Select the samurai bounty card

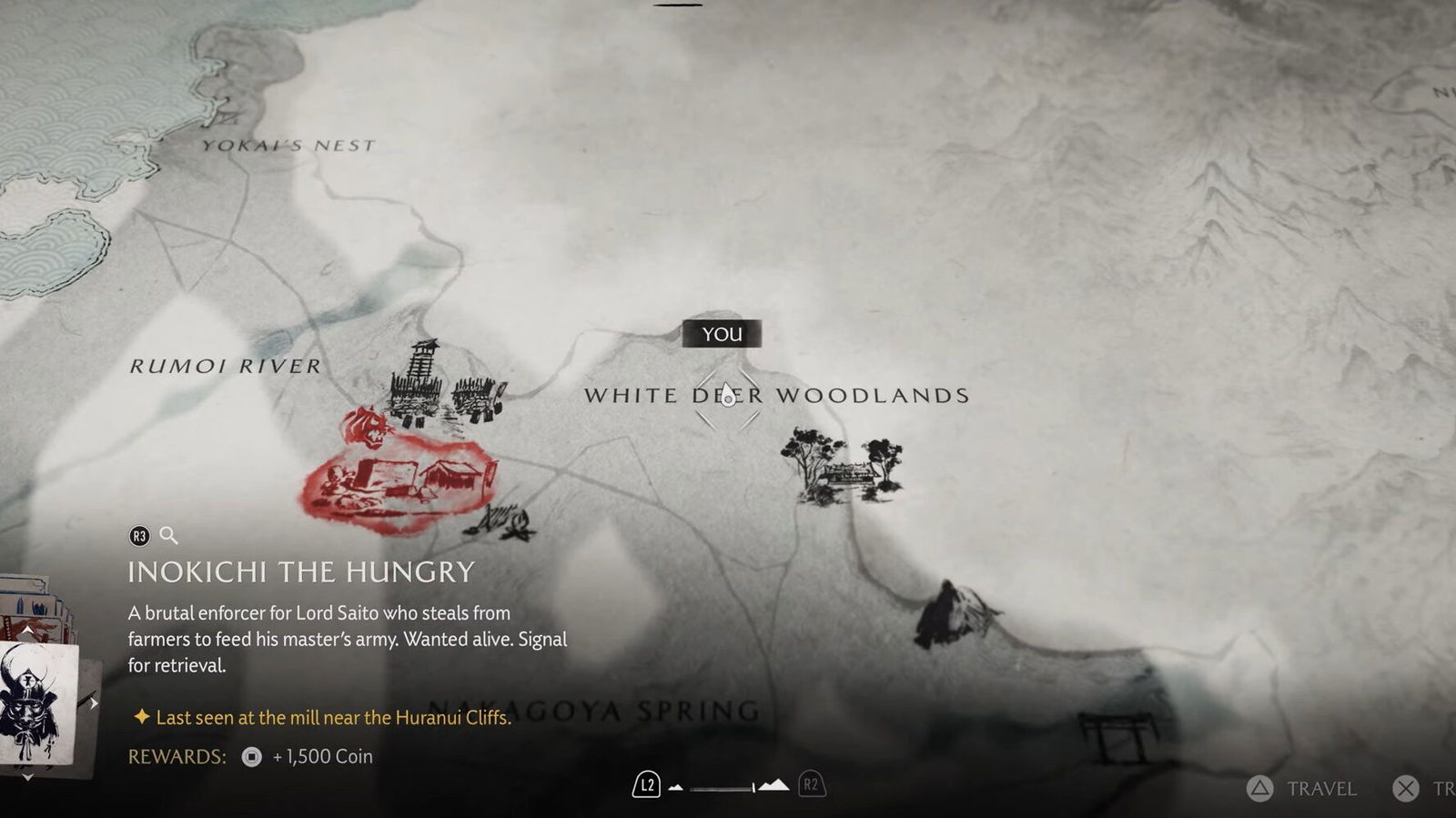tap(36, 702)
